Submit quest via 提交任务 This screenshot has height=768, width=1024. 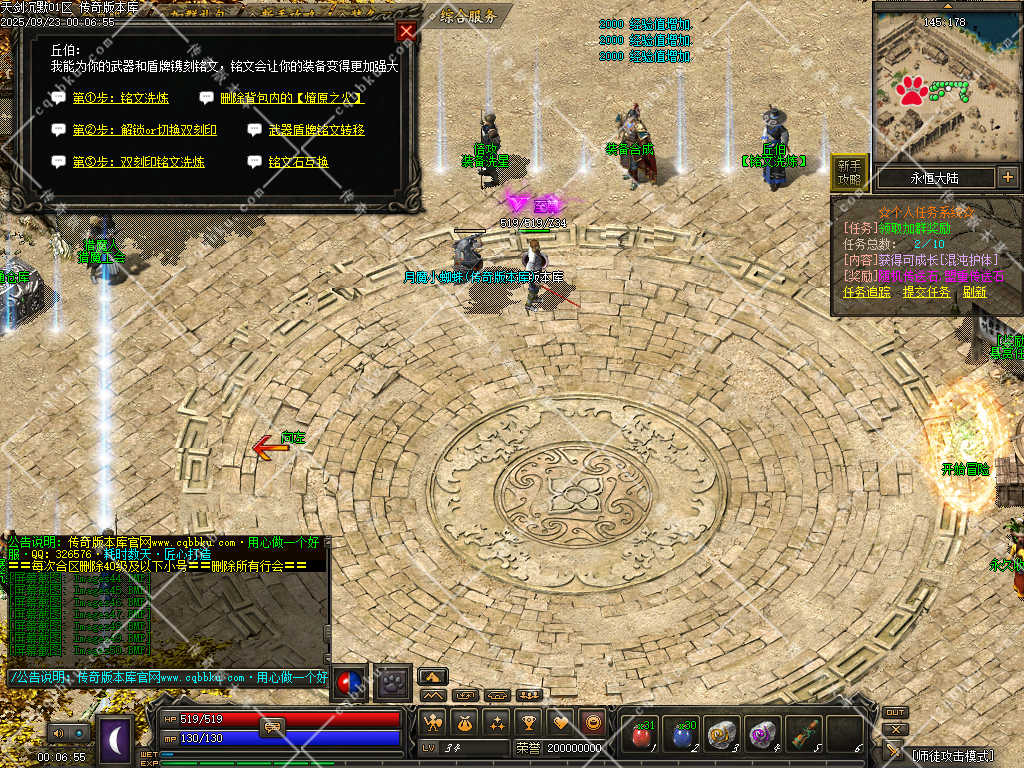[926, 292]
